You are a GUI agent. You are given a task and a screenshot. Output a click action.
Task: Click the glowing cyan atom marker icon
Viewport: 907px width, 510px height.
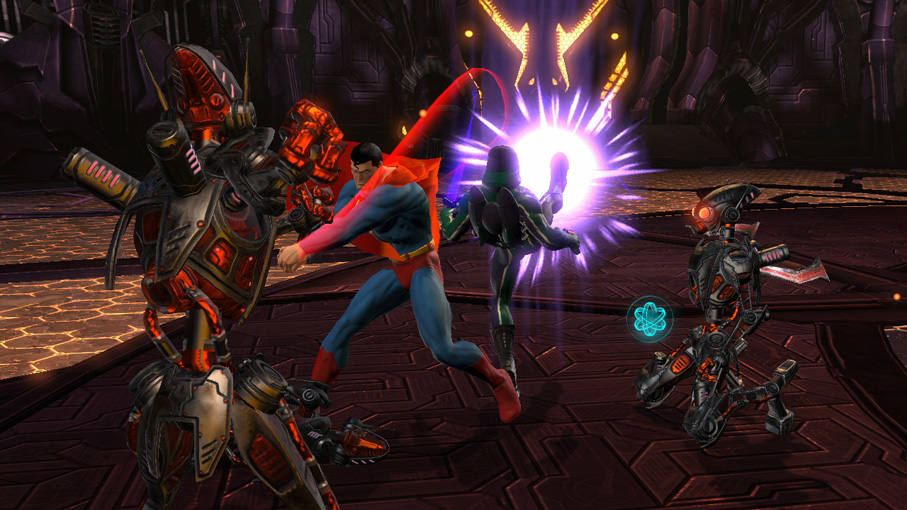point(651,319)
